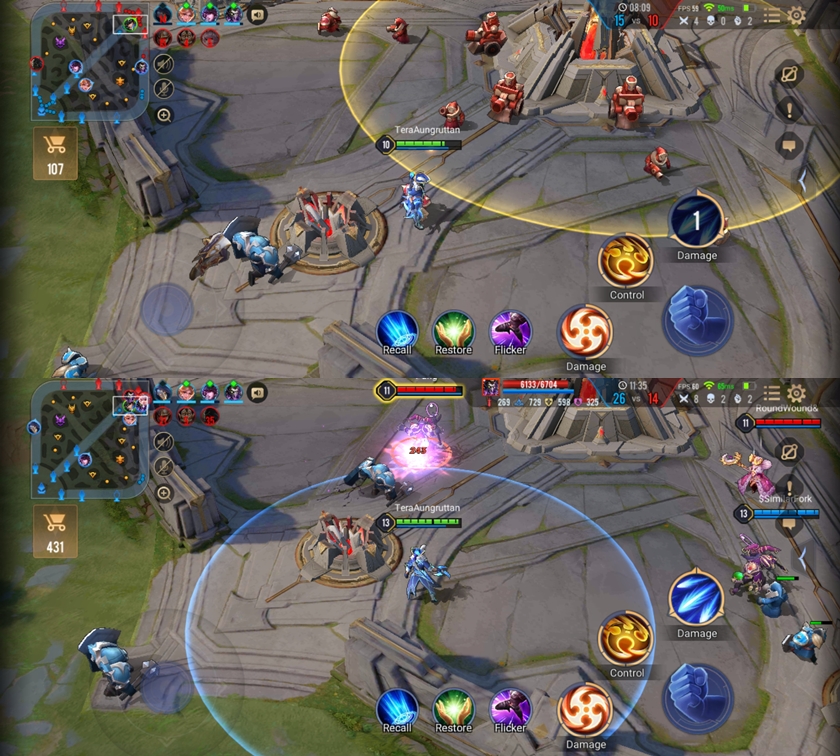Show the scoreboard list in the 08:09 match
Viewport: 840px width, 756px height.
pos(771,16)
